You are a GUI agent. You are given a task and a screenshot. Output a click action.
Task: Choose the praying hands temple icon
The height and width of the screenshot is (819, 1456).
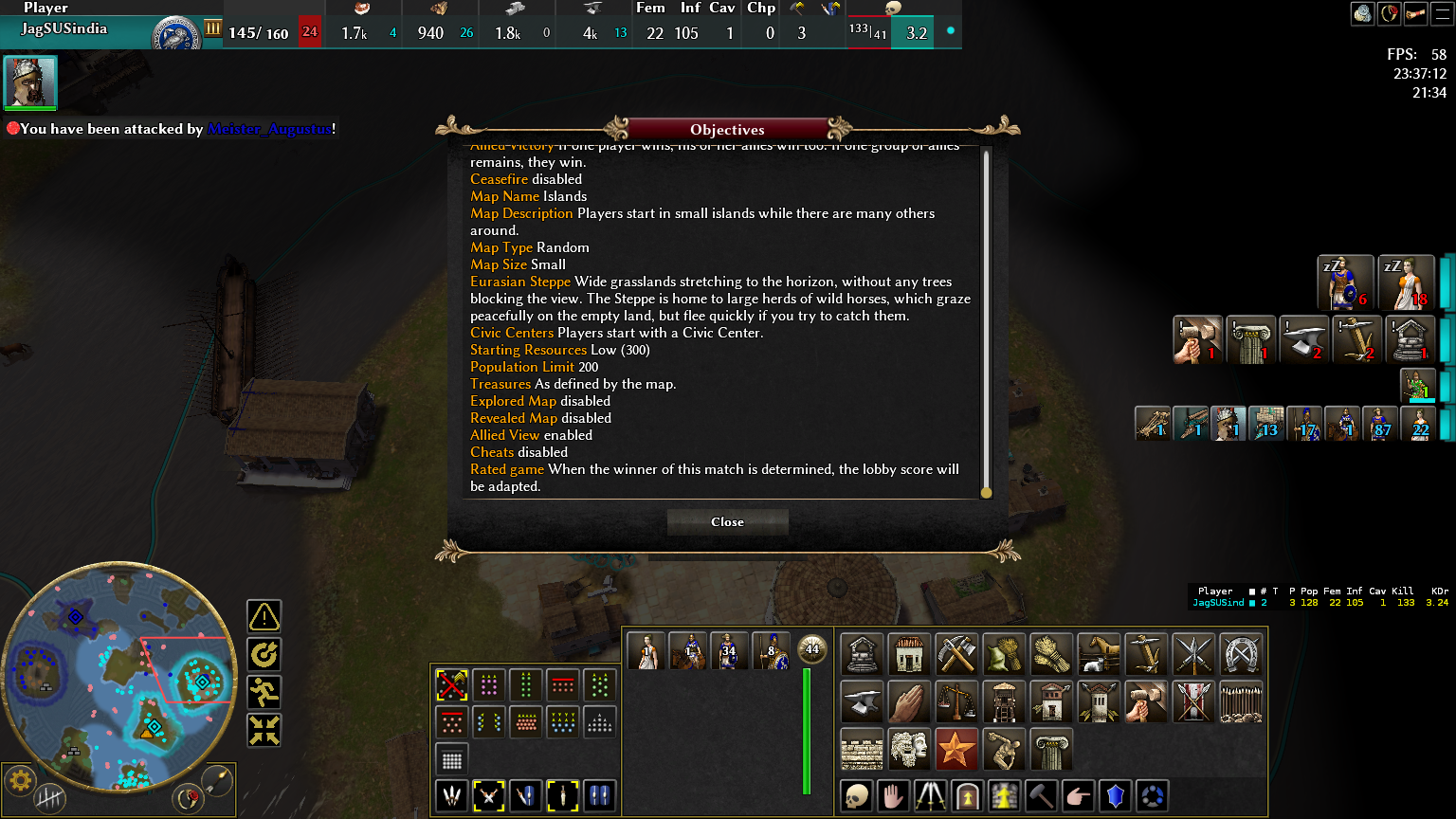909,702
